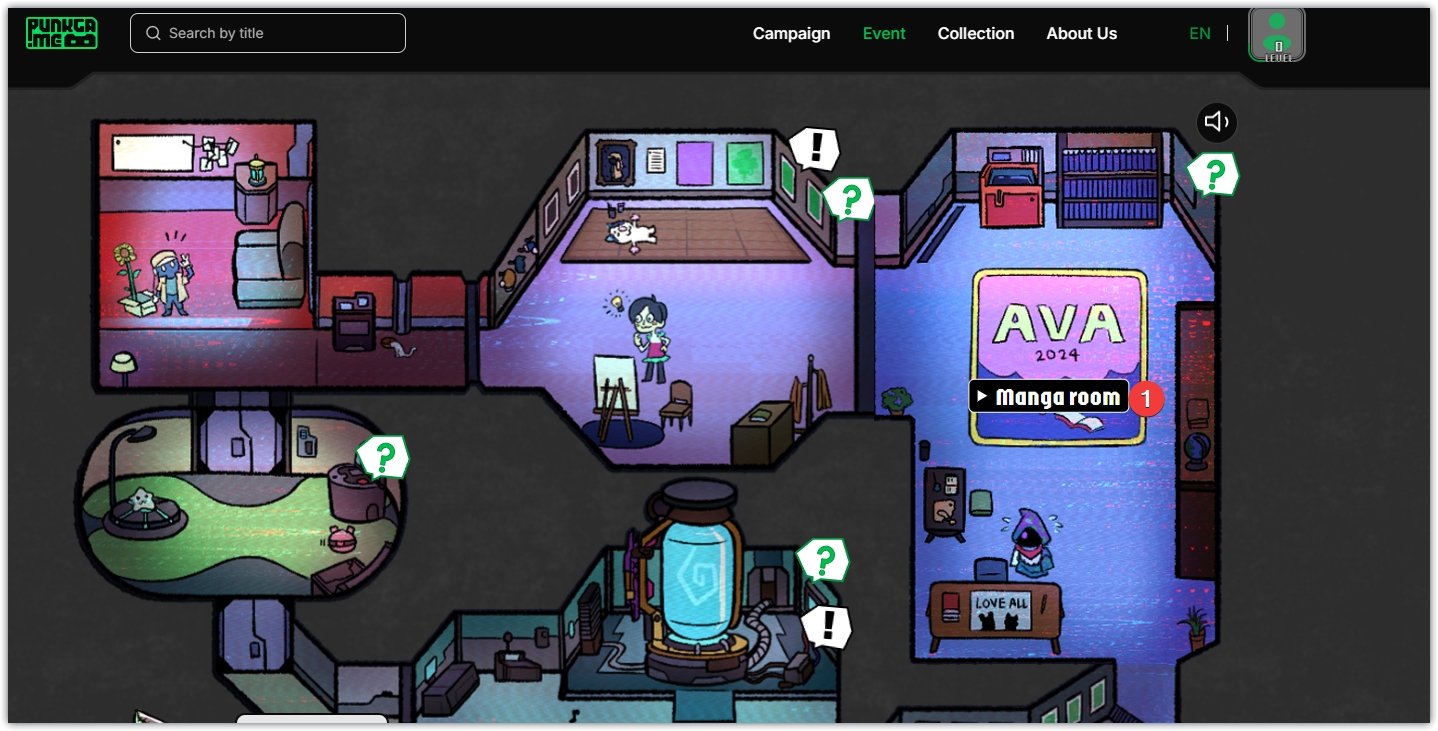The height and width of the screenshot is (731, 1438).
Task: Open the Campaign page
Action: (x=791, y=33)
